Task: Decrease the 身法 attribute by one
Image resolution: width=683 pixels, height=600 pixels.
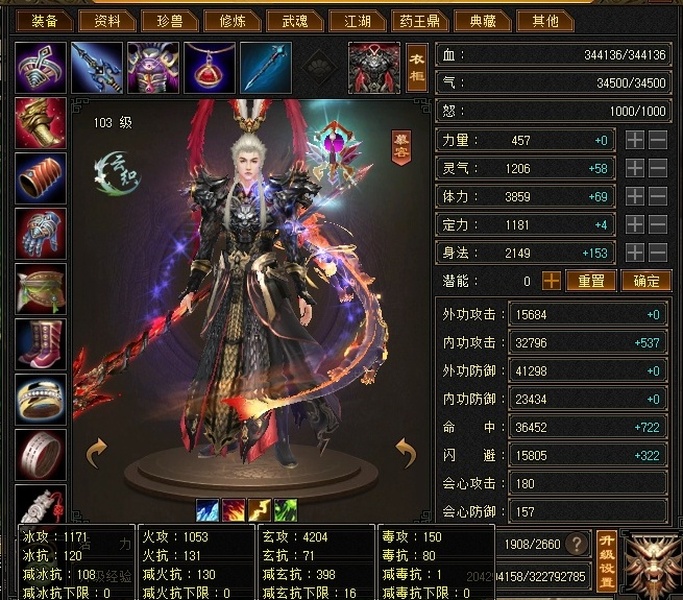Action: (658, 253)
